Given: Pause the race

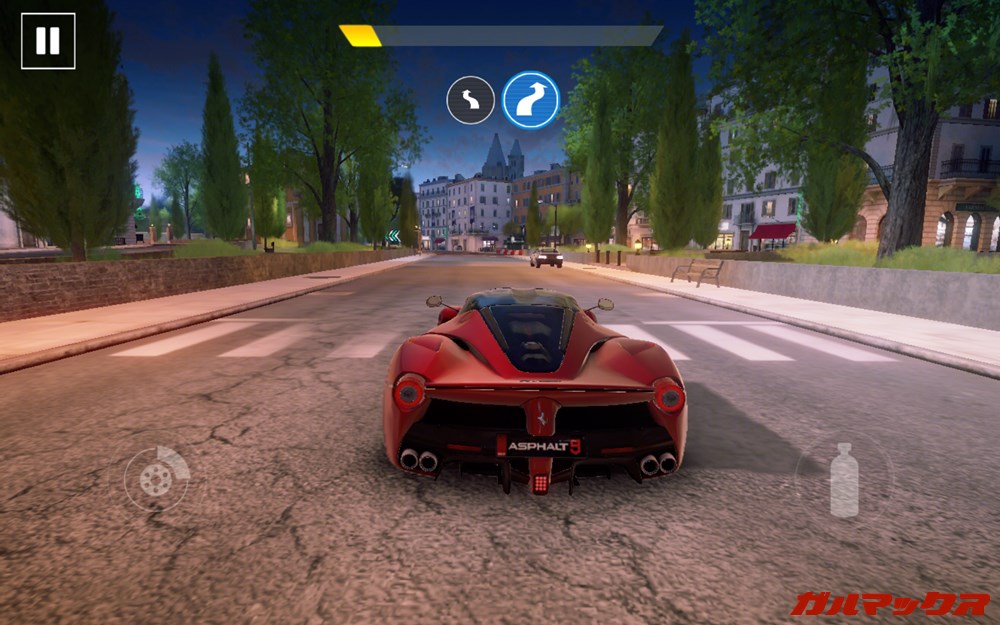Looking at the screenshot, I should coord(48,41).
